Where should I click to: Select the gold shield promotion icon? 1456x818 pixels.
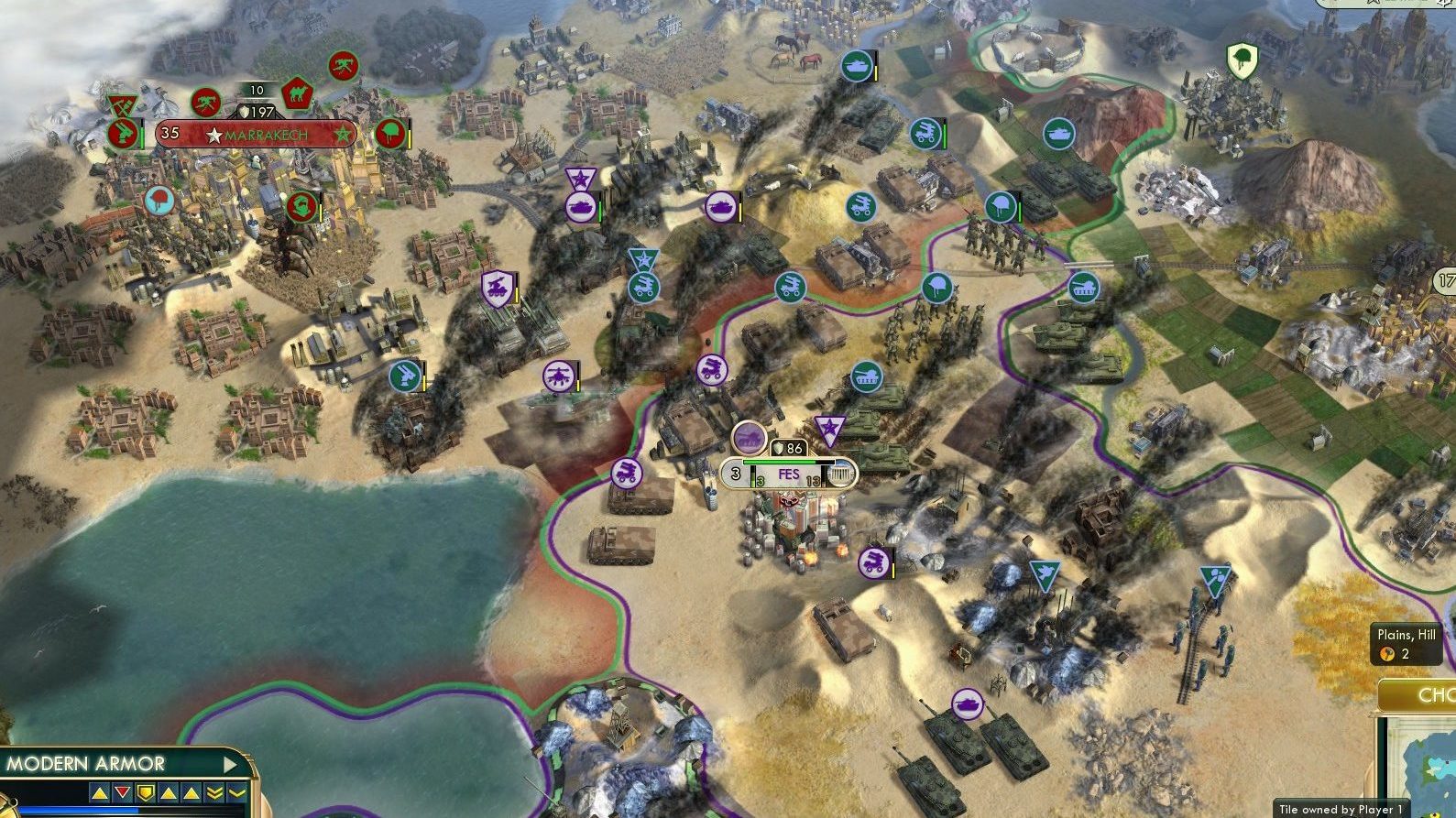click(x=145, y=792)
